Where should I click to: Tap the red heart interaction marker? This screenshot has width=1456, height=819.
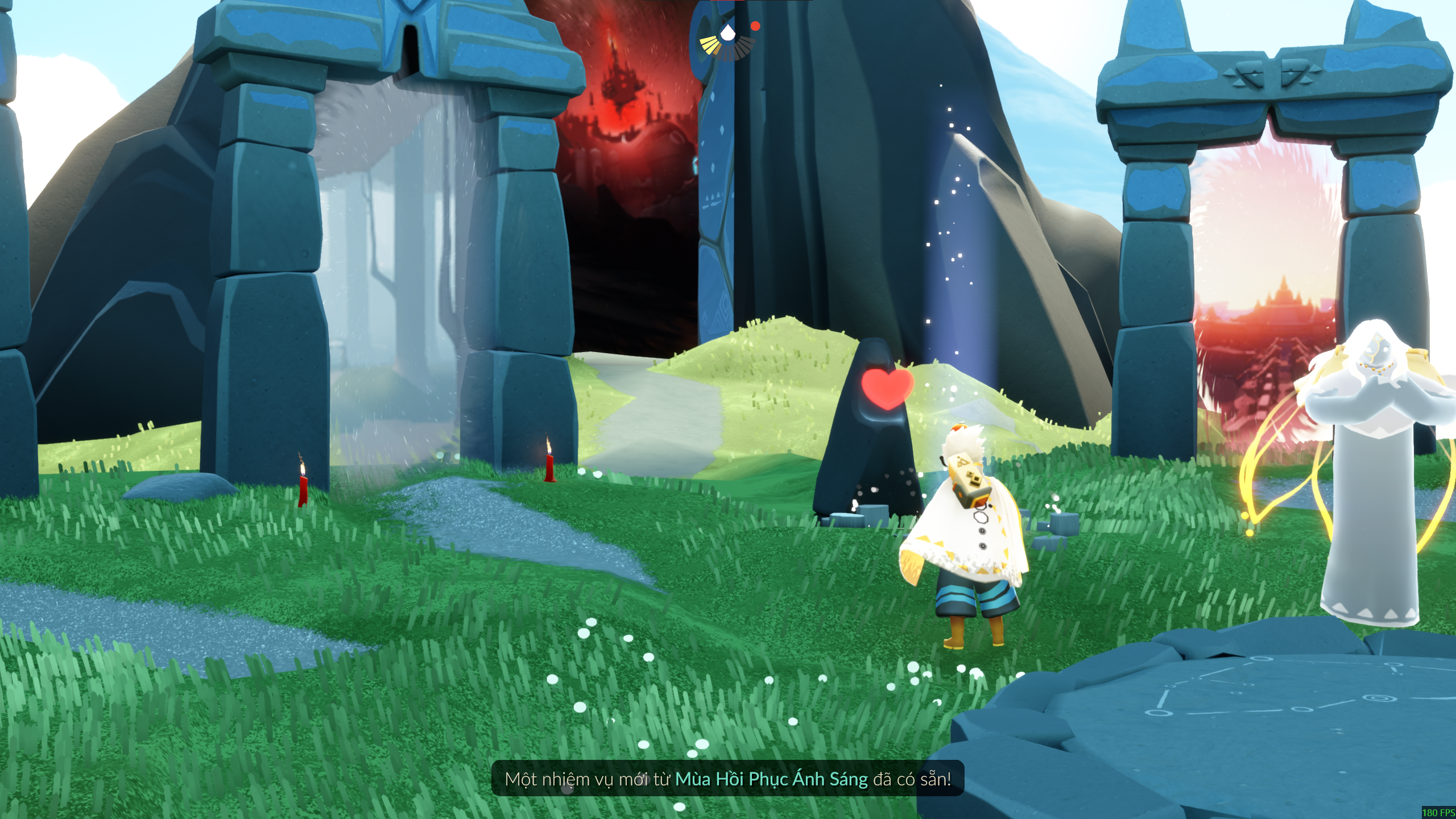click(887, 388)
